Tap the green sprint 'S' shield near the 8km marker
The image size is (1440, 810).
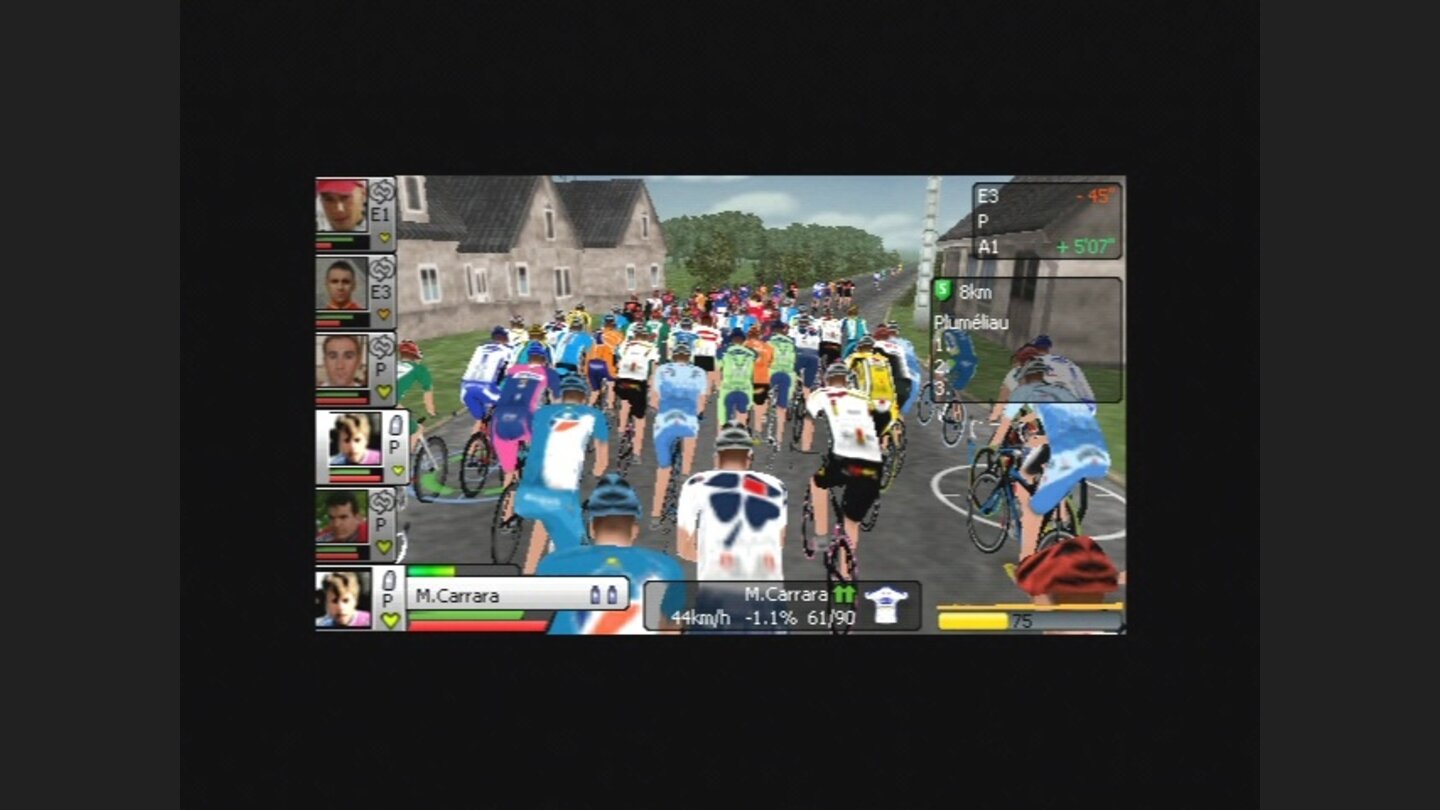[x=942, y=290]
